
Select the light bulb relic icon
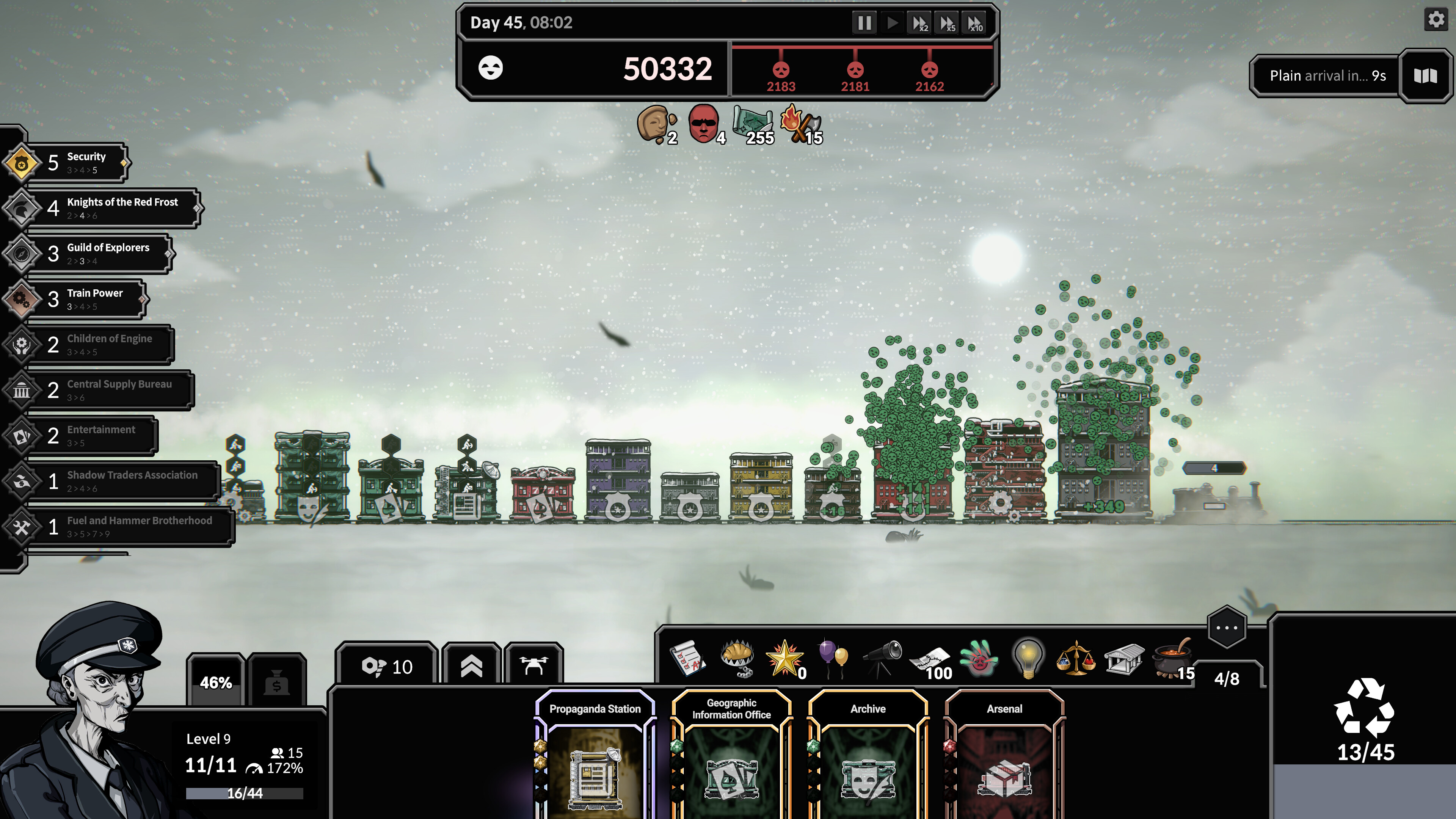click(x=1028, y=659)
